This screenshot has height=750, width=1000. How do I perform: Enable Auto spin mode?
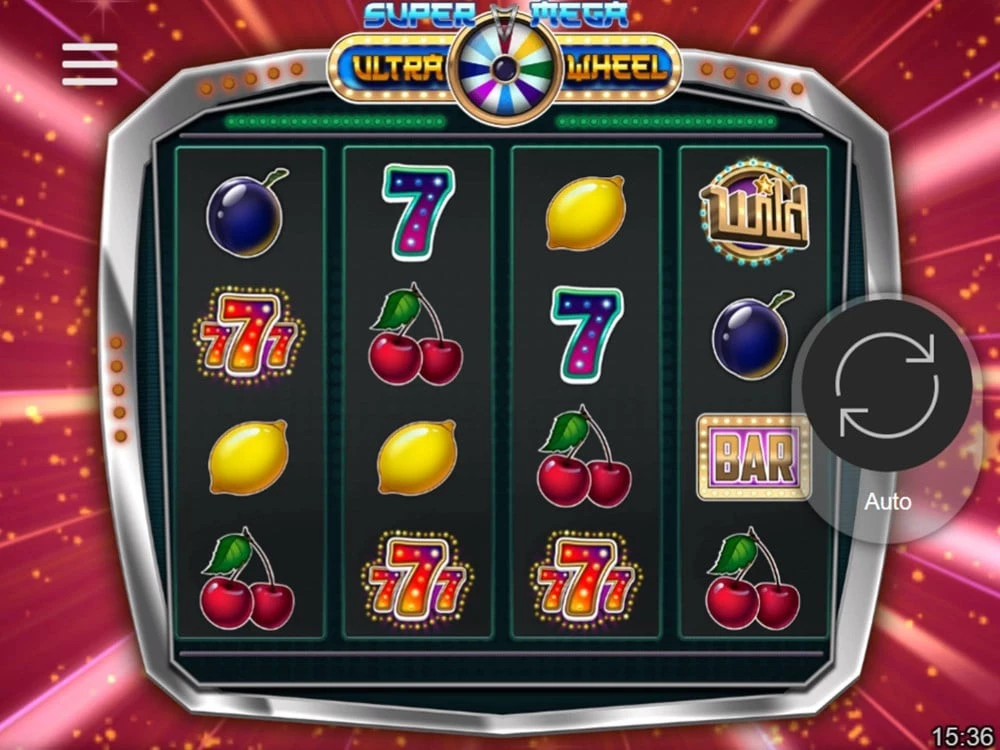pyautogui.click(x=888, y=500)
